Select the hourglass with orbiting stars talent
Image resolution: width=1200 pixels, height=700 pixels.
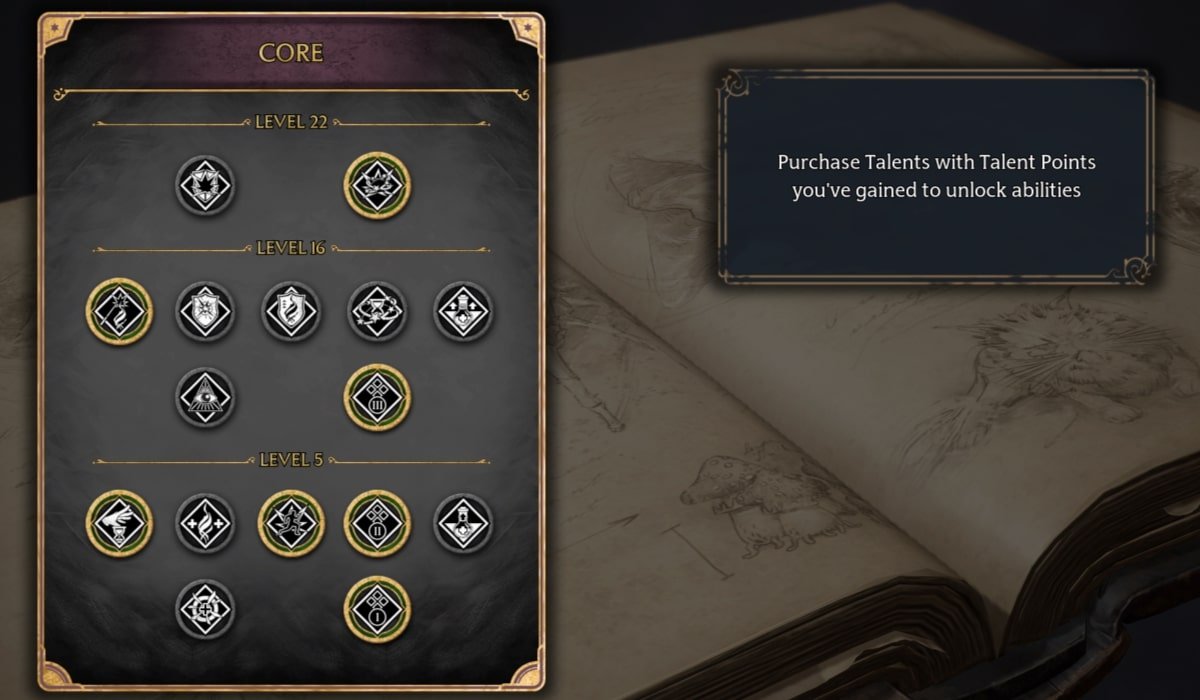[377, 311]
